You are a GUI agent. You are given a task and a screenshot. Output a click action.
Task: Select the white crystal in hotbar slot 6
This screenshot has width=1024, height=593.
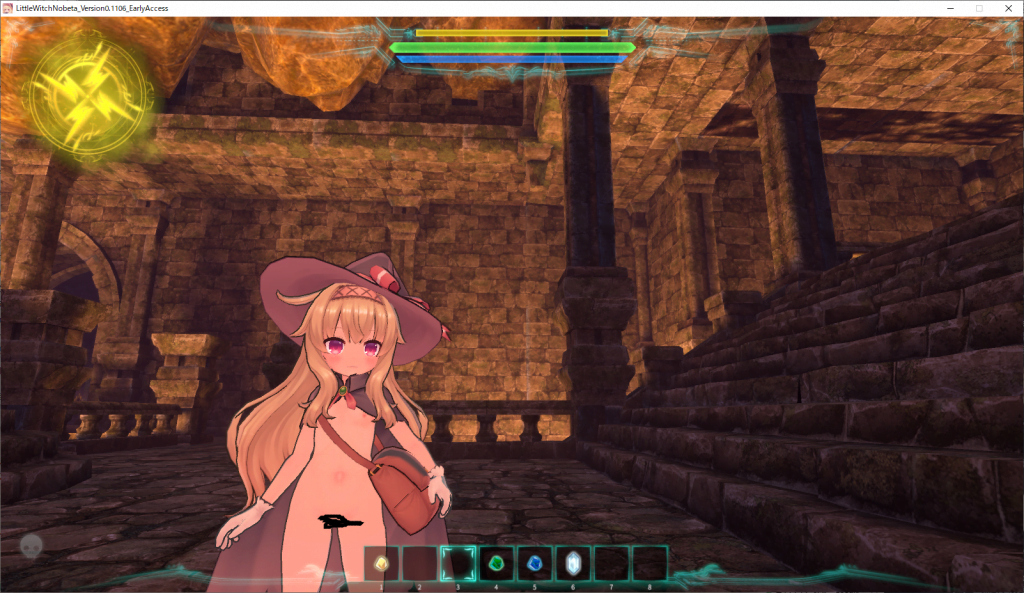tap(573, 563)
